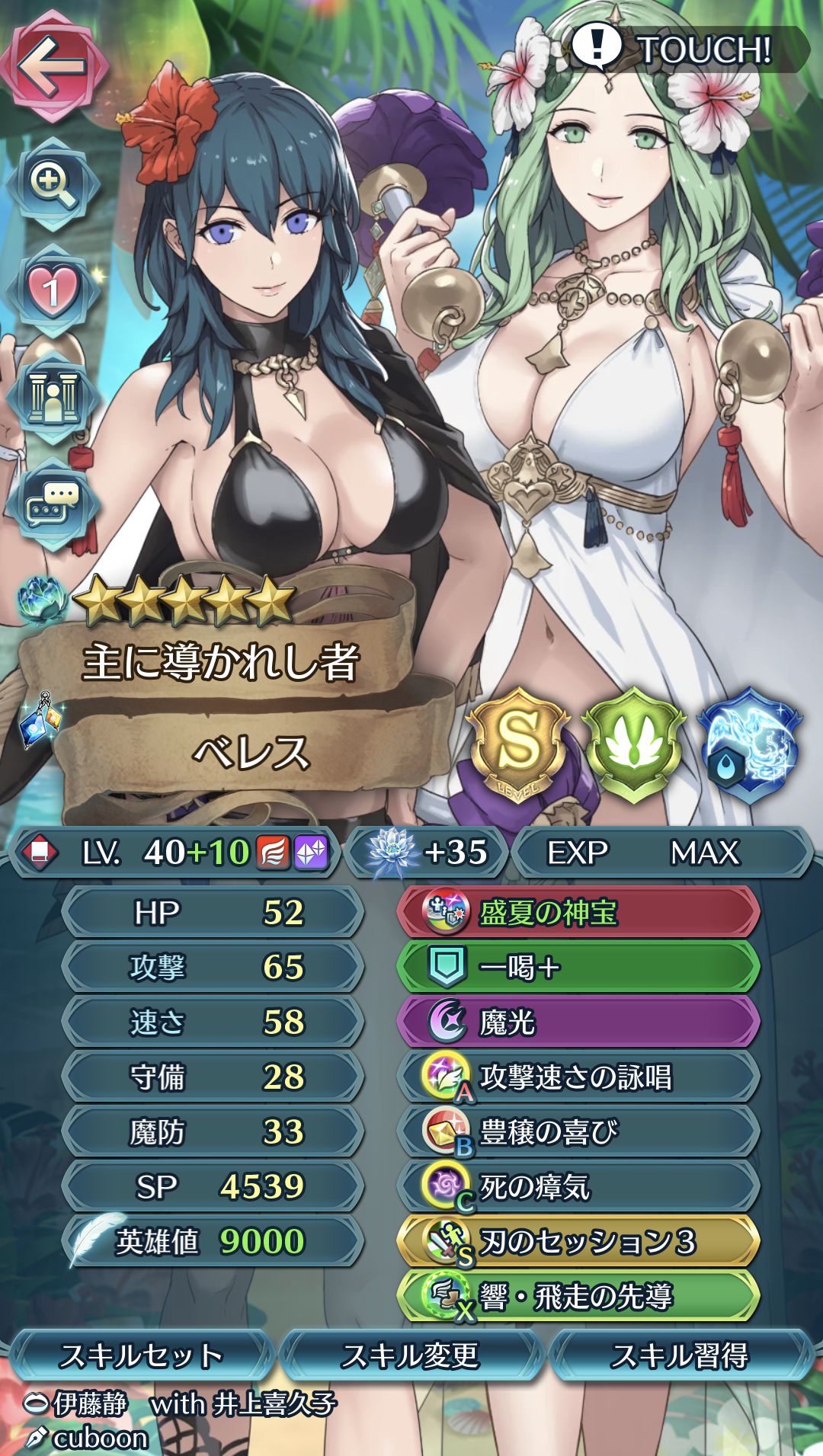The height and width of the screenshot is (1456, 823).
Task: Tap the magnifying glass zoom icon
Action: (x=53, y=184)
